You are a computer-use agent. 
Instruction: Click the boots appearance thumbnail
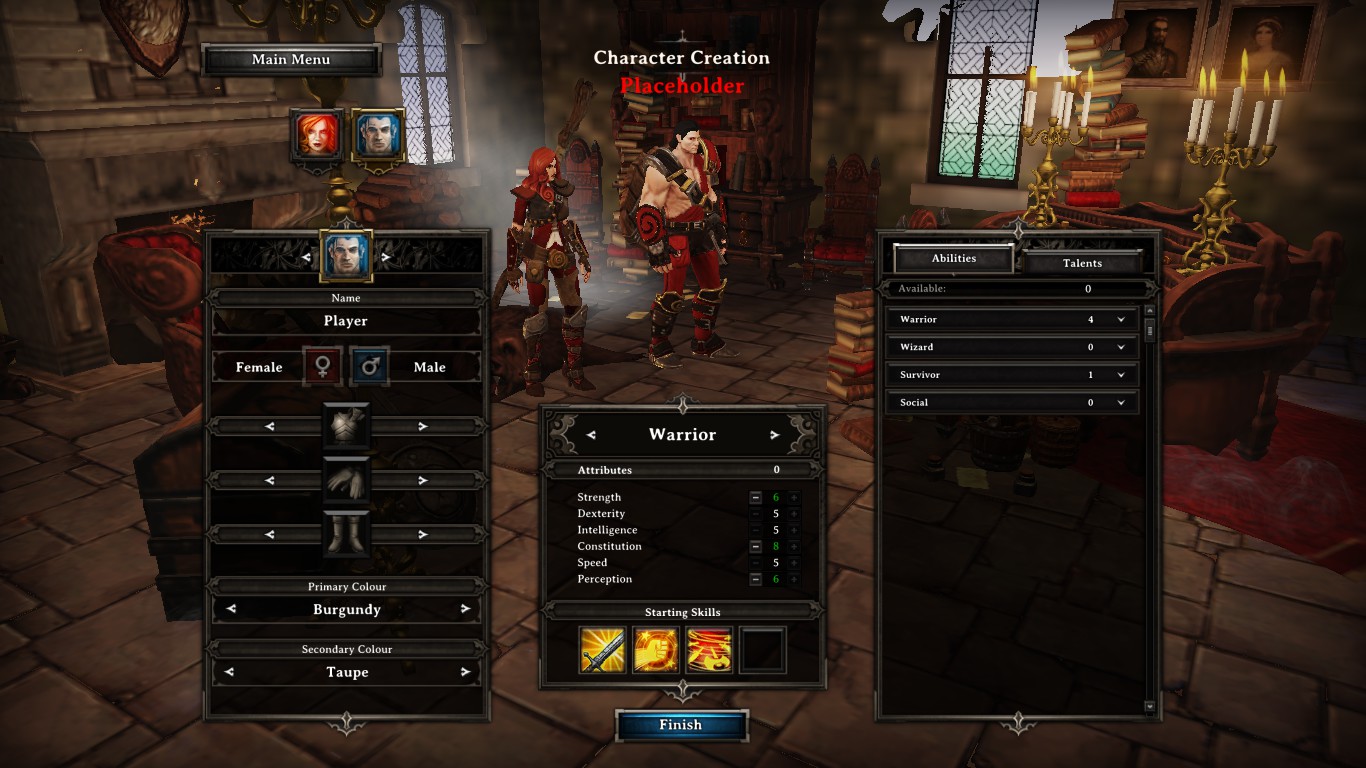point(346,534)
